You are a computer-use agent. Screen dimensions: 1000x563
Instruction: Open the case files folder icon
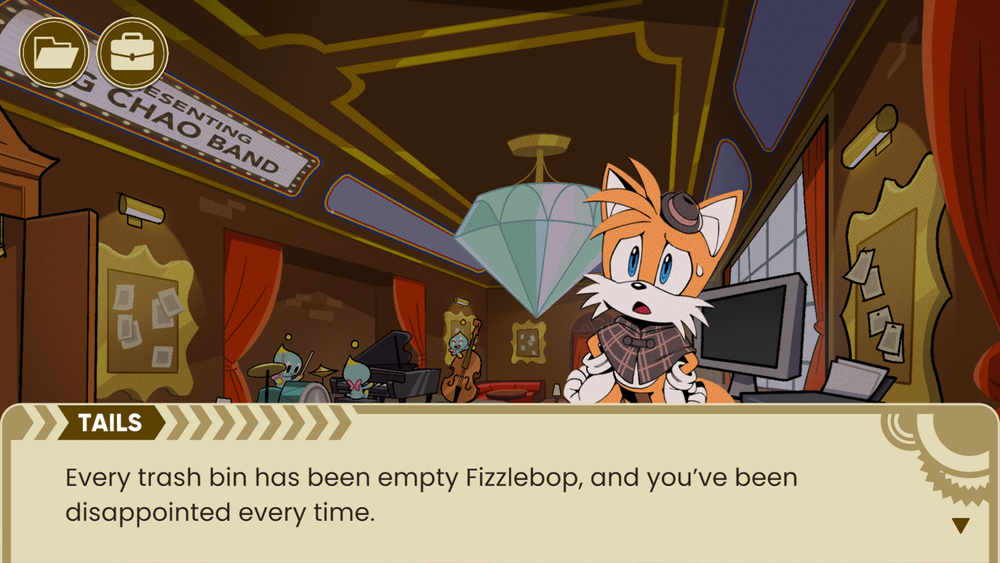click(55, 52)
